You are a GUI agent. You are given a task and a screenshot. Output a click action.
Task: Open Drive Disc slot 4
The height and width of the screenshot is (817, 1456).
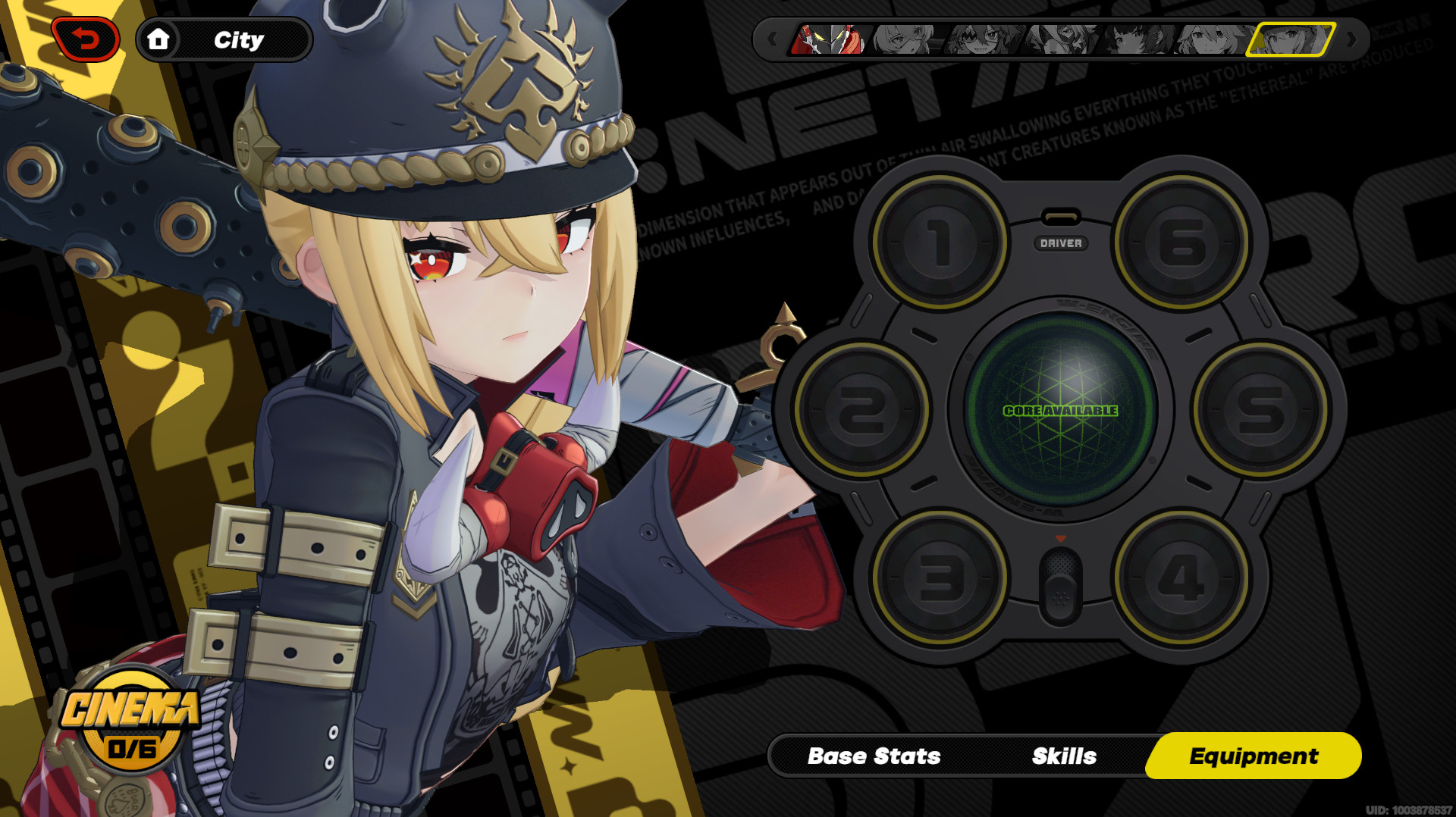click(x=1179, y=576)
